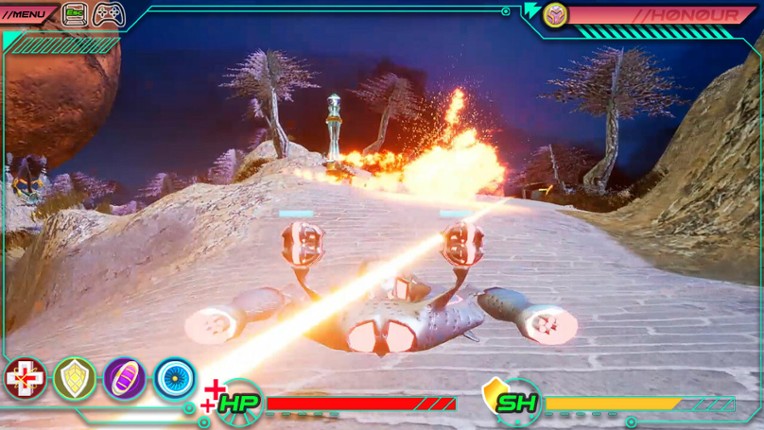This screenshot has height=430, width=764.
Task: Open the //MENU button
Action: 27,14
